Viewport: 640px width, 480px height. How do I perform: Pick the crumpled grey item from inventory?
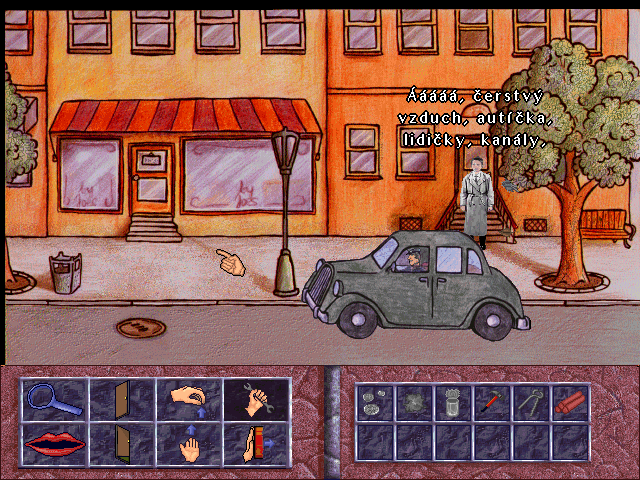(414, 402)
